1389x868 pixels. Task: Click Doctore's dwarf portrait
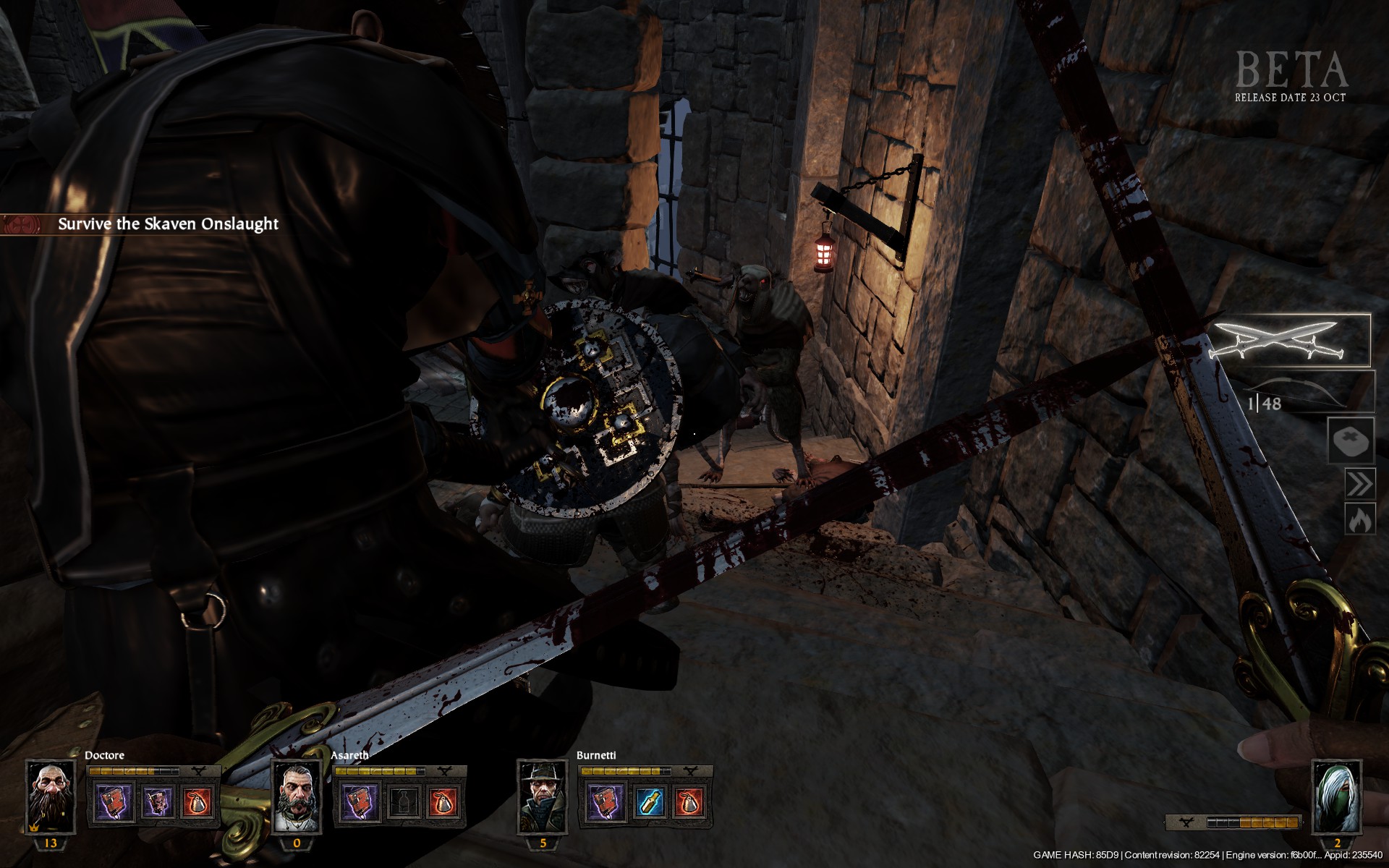click(50, 796)
